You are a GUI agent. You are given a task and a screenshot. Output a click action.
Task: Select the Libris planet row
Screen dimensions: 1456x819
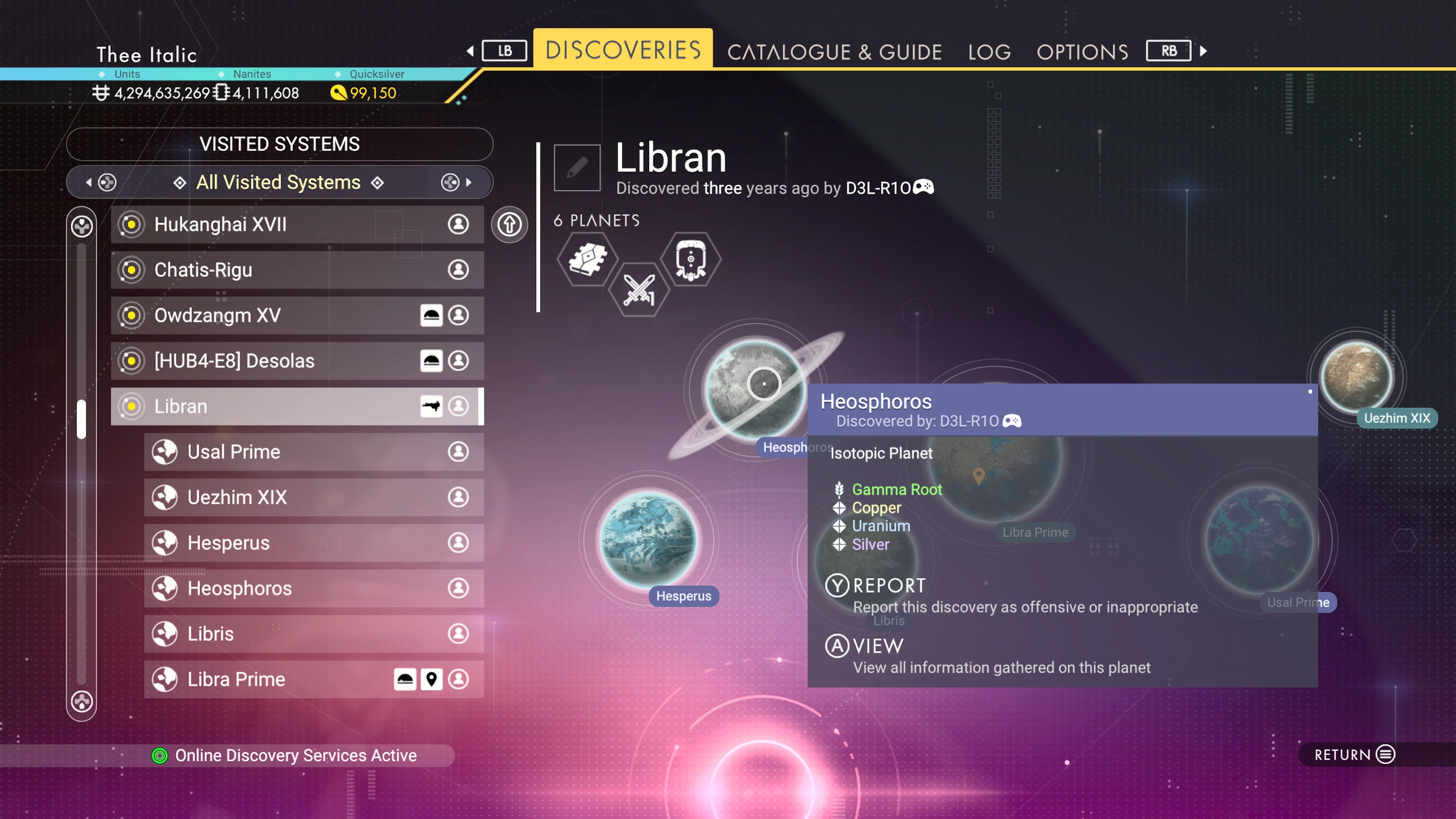[x=314, y=634]
